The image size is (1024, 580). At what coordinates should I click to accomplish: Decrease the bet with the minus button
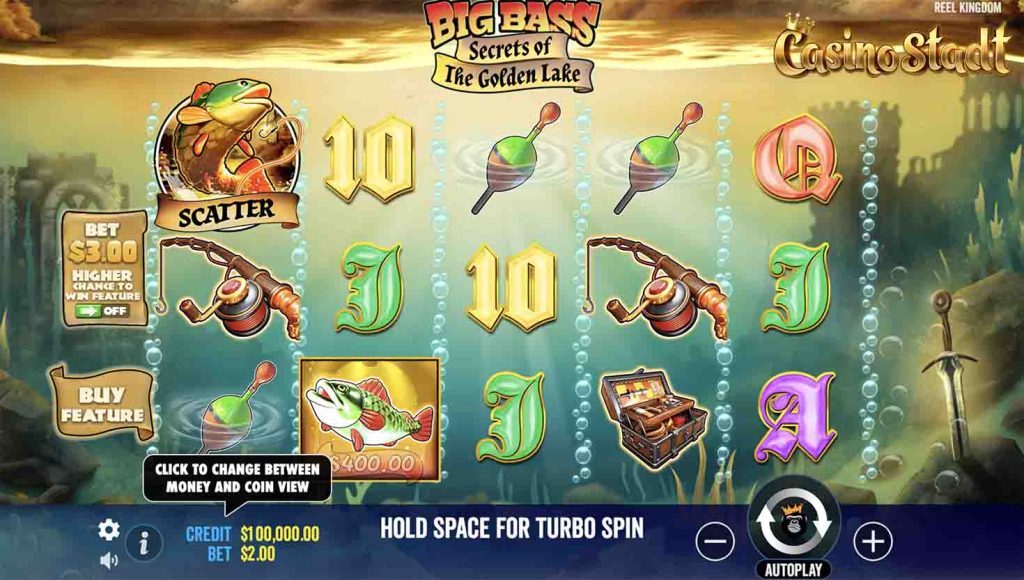pos(714,542)
